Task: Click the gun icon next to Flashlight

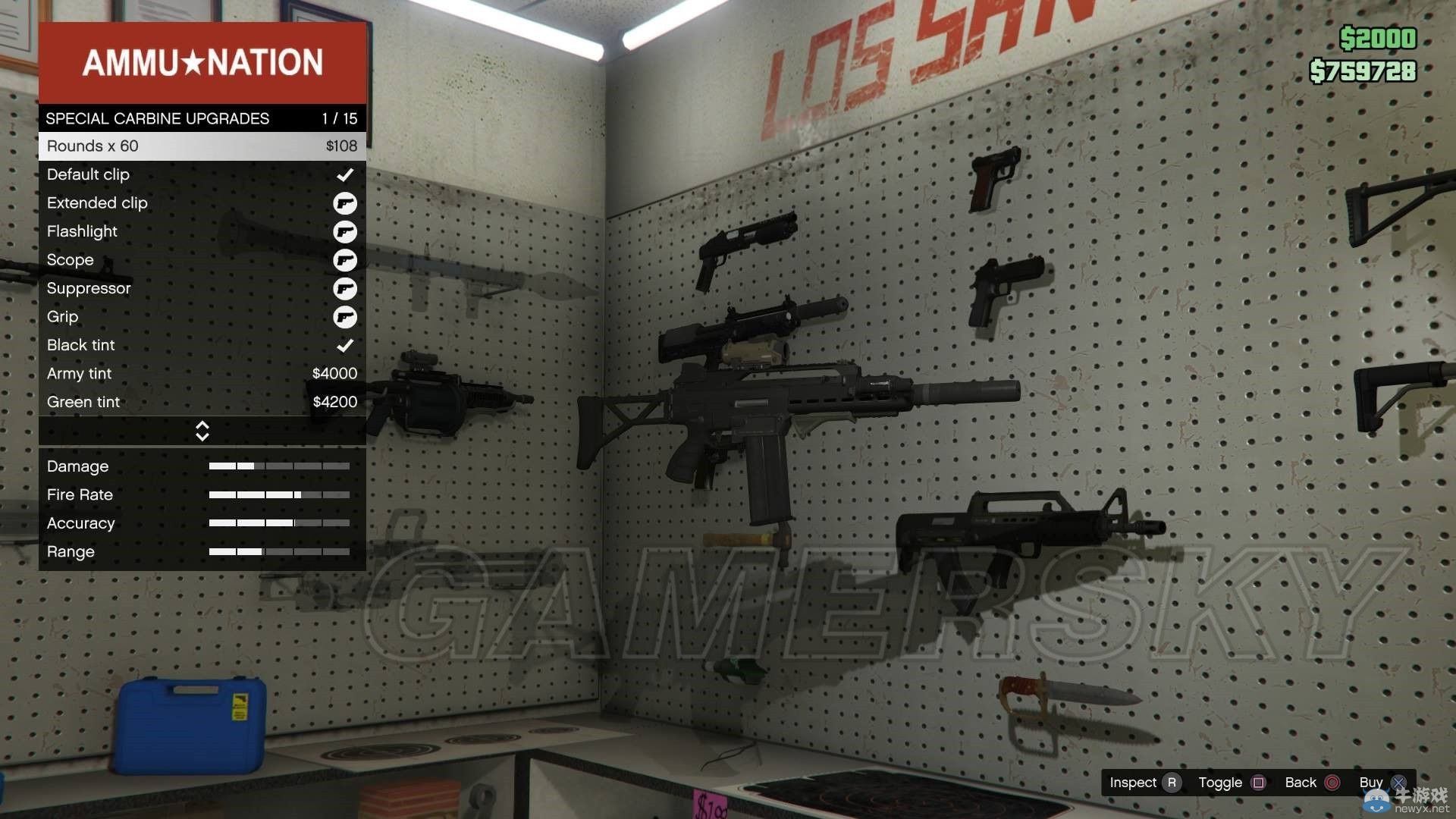Action: coord(347,231)
